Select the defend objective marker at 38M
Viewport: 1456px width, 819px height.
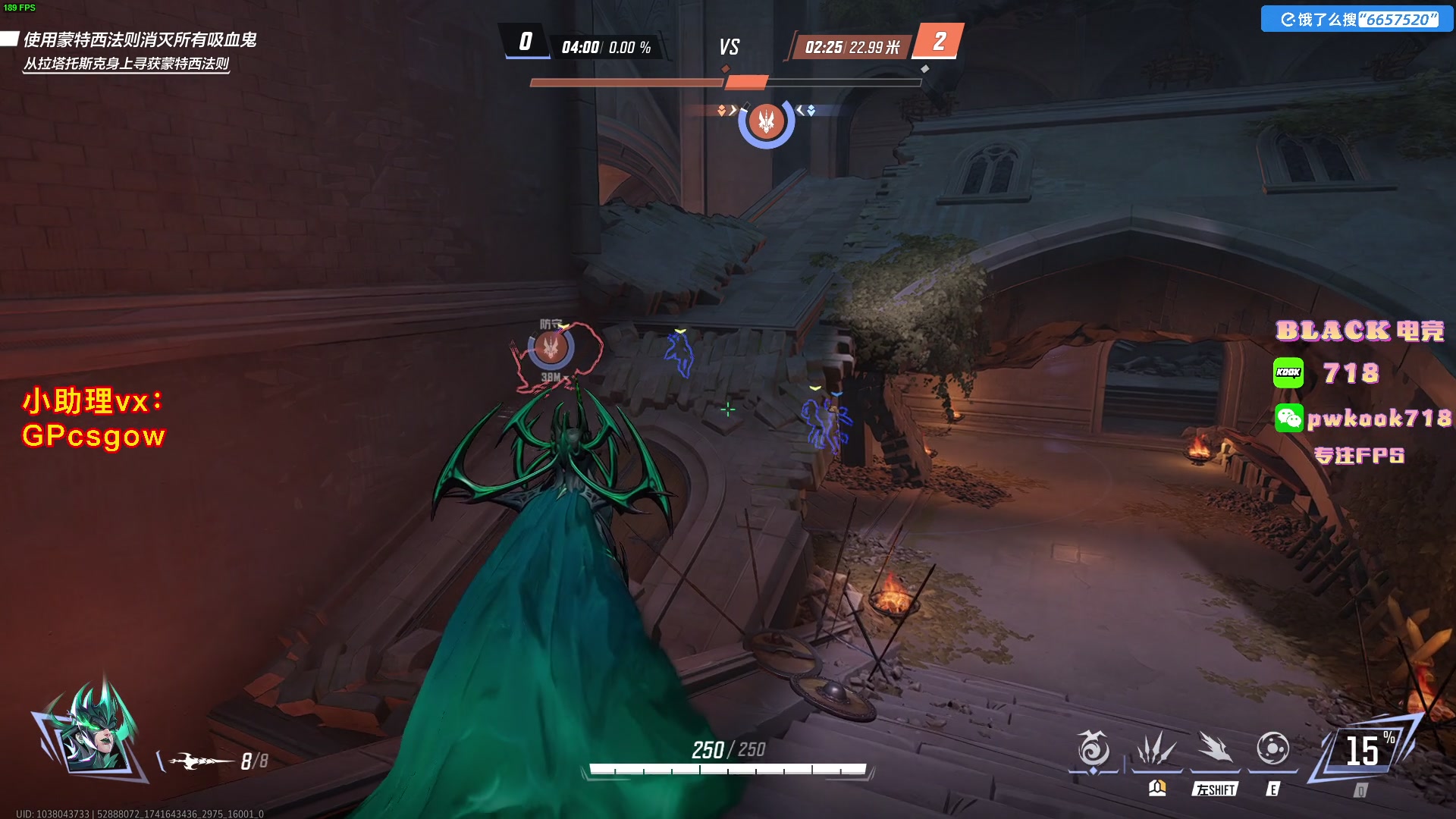click(551, 348)
